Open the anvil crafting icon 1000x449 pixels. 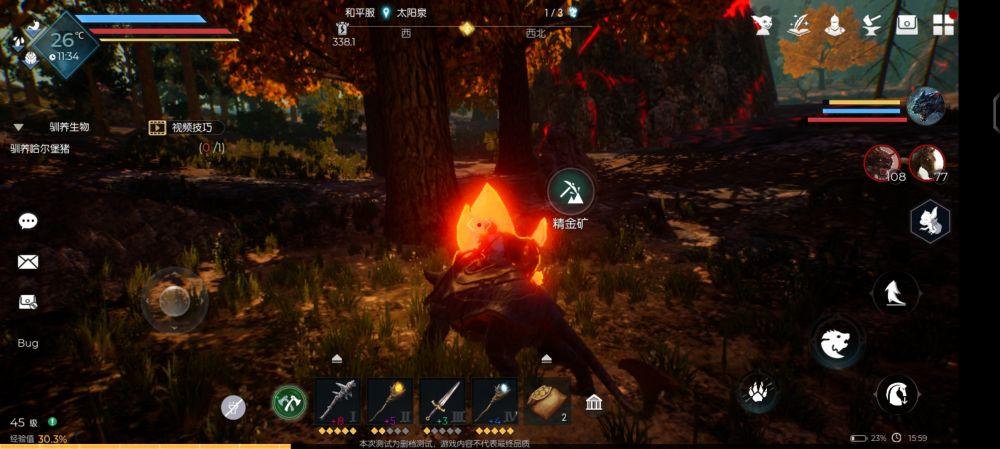[x=870, y=25]
